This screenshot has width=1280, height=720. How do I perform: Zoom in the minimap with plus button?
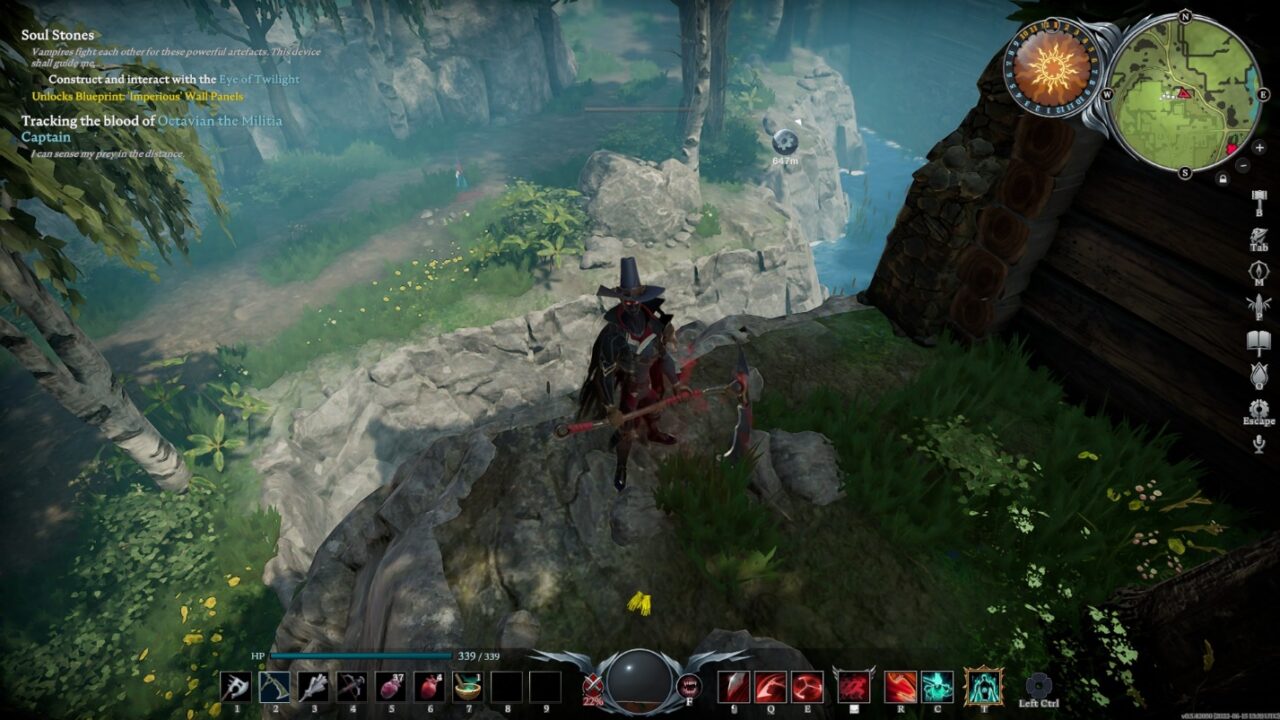point(1259,148)
